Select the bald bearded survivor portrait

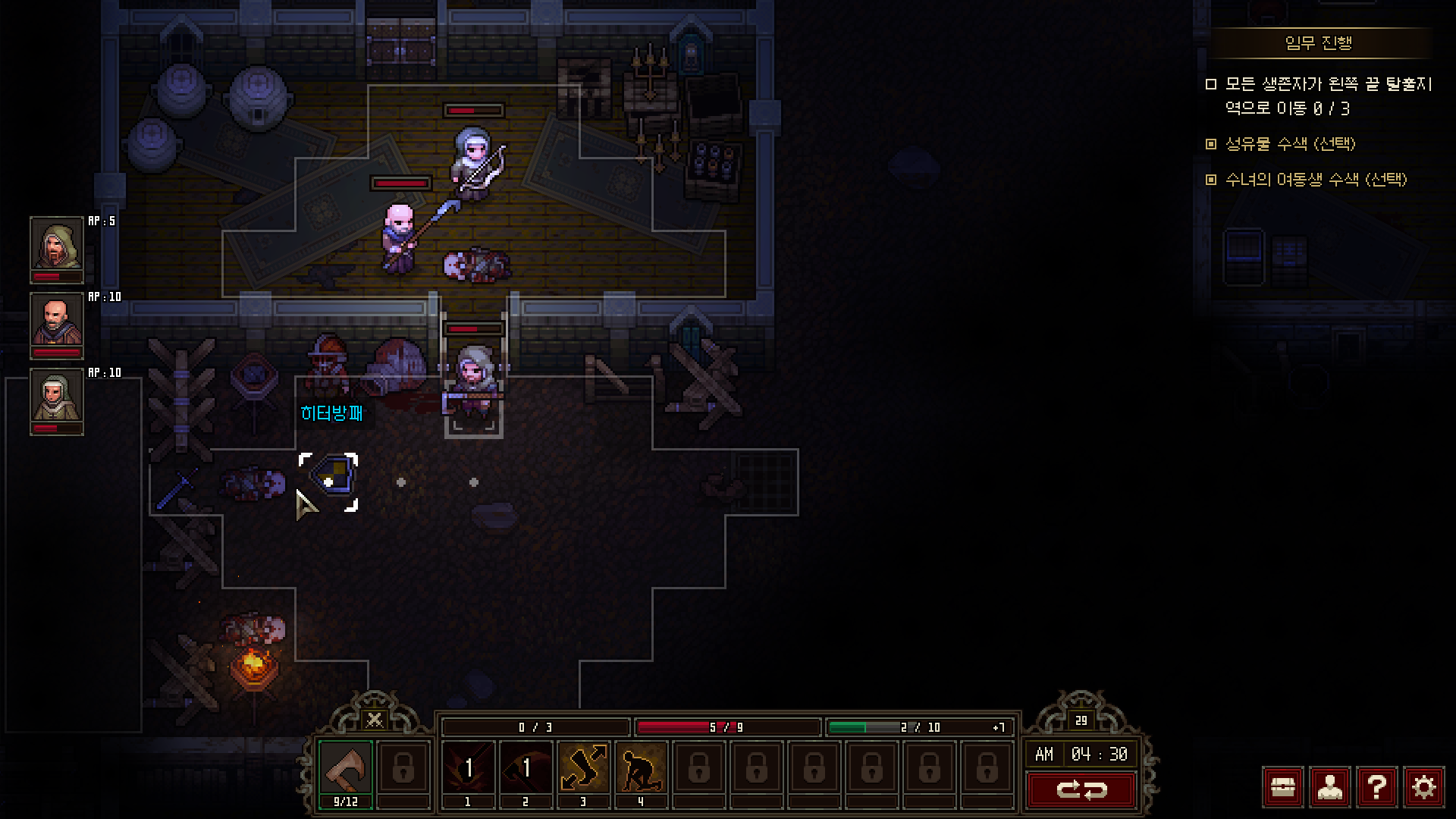click(56, 320)
